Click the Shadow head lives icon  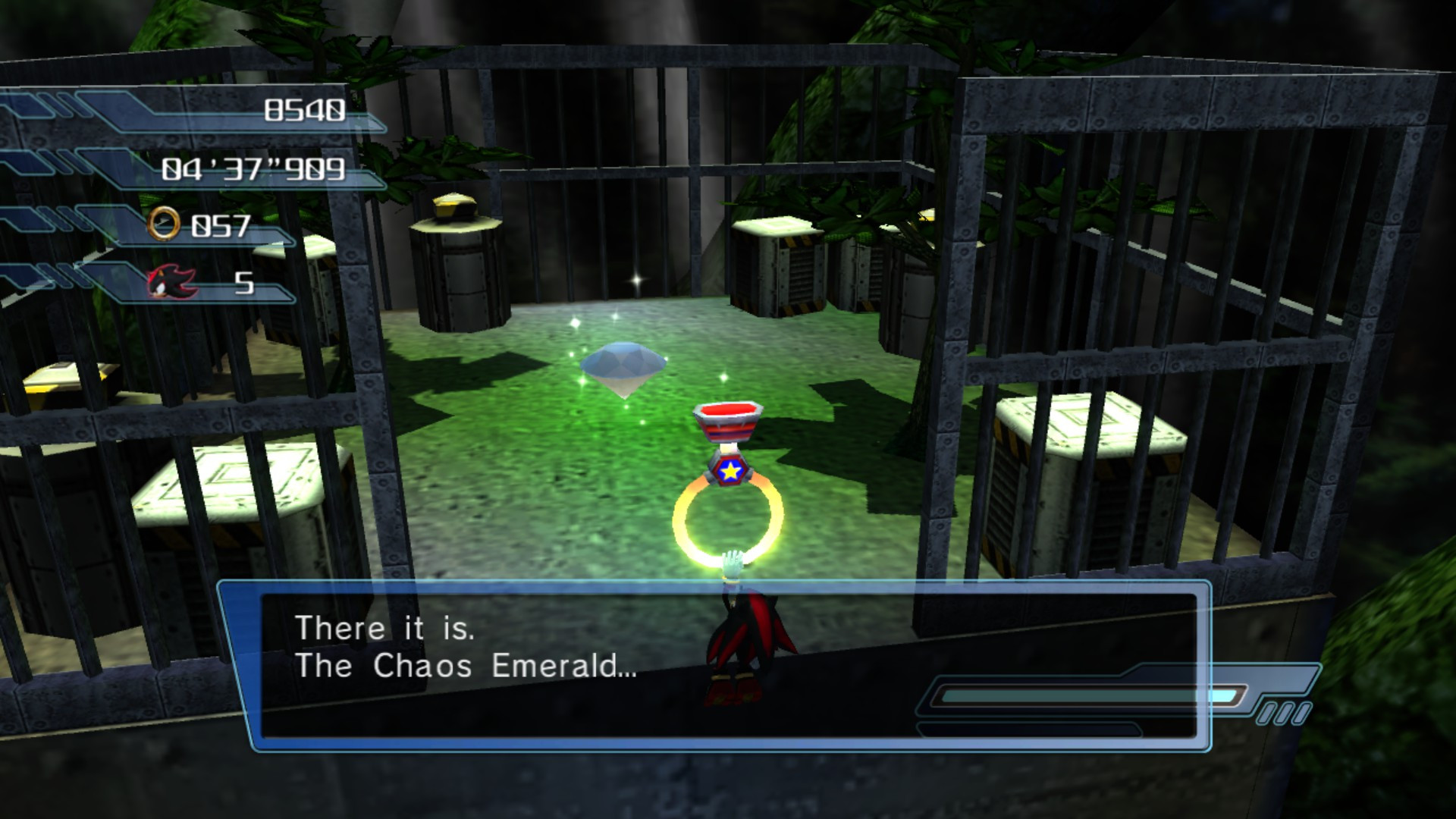pyautogui.click(x=171, y=281)
